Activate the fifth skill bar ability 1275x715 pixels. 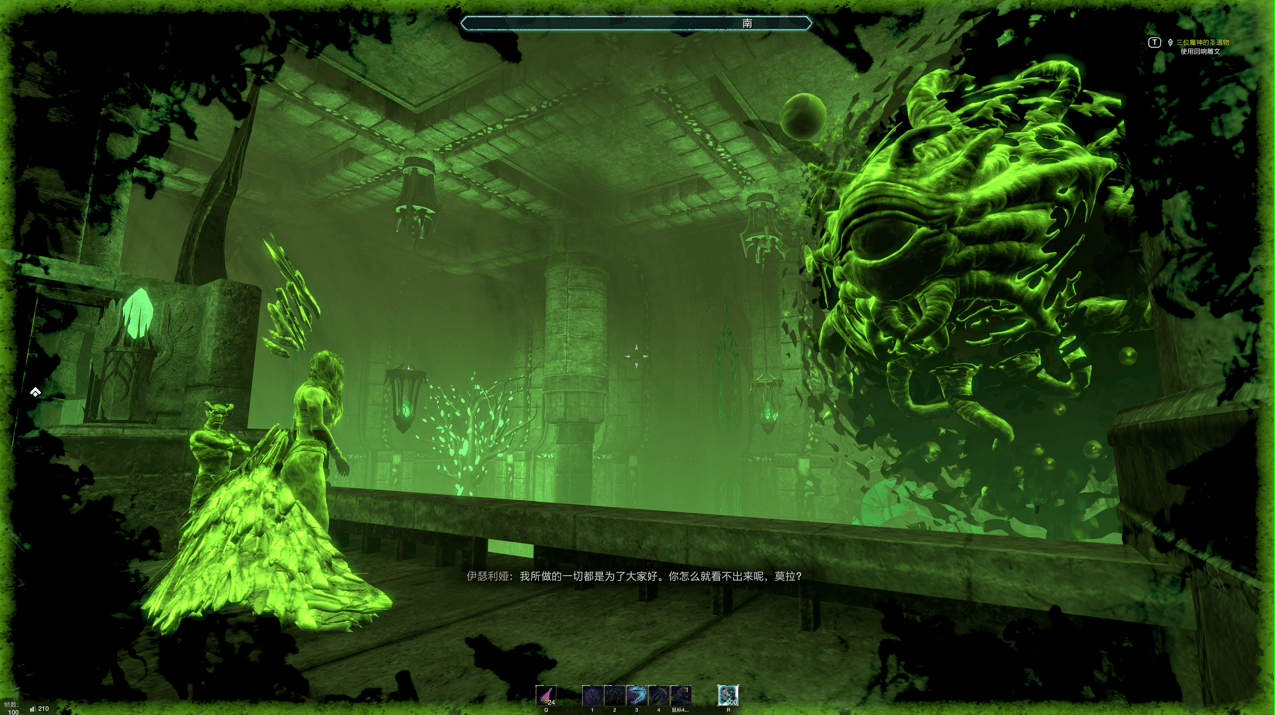(680, 695)
